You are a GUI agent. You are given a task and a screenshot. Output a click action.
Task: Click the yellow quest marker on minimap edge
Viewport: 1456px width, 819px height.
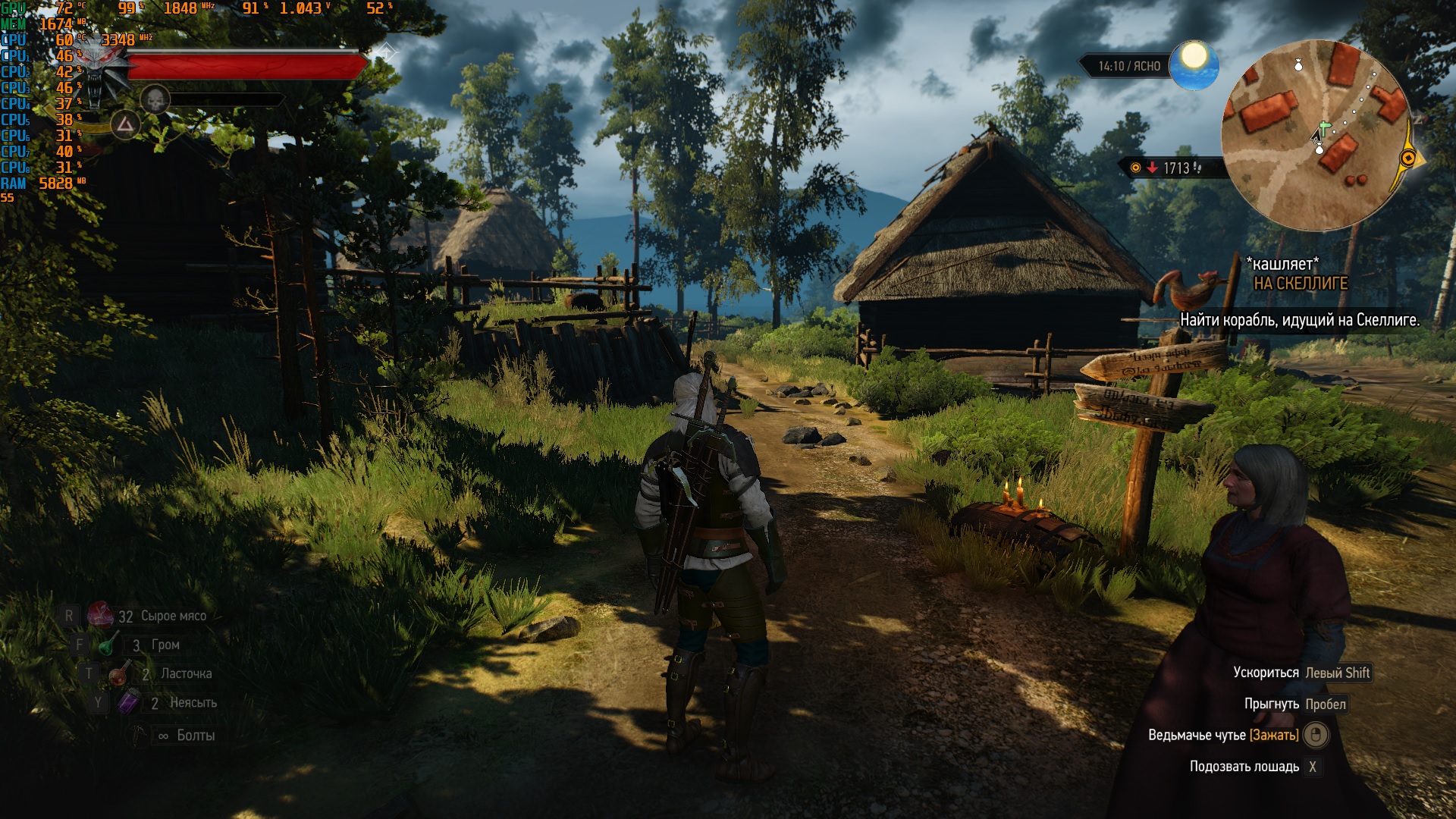click(x=1408, y=158)
